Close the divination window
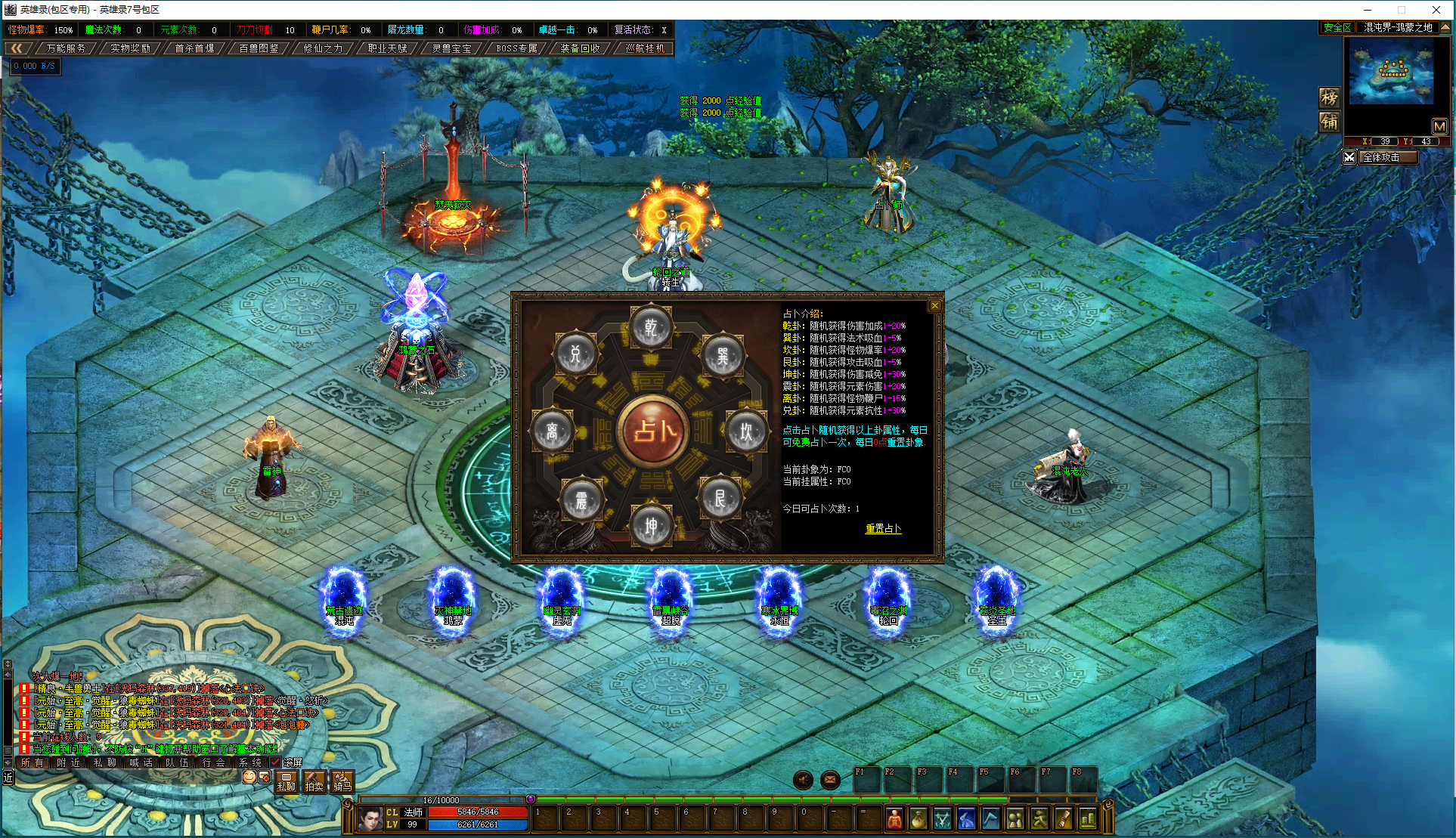Screen dimensions: 1456x838 tap(935, 305)
